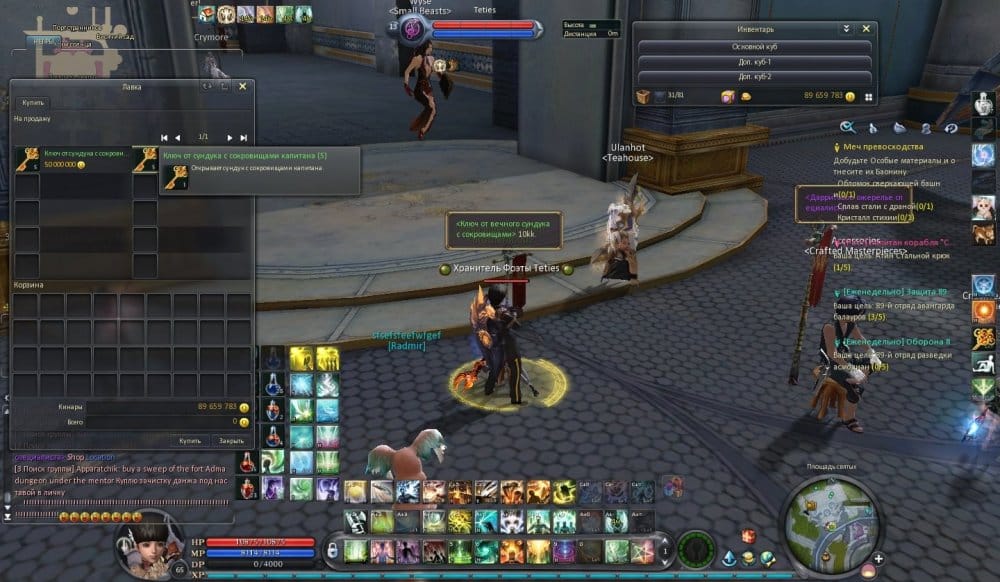The height and width of the screenshot is (582, 1000).
Task: Collapse the inventory with the double-arrow button
Action: pyautogui.click(x=846, y=29)
